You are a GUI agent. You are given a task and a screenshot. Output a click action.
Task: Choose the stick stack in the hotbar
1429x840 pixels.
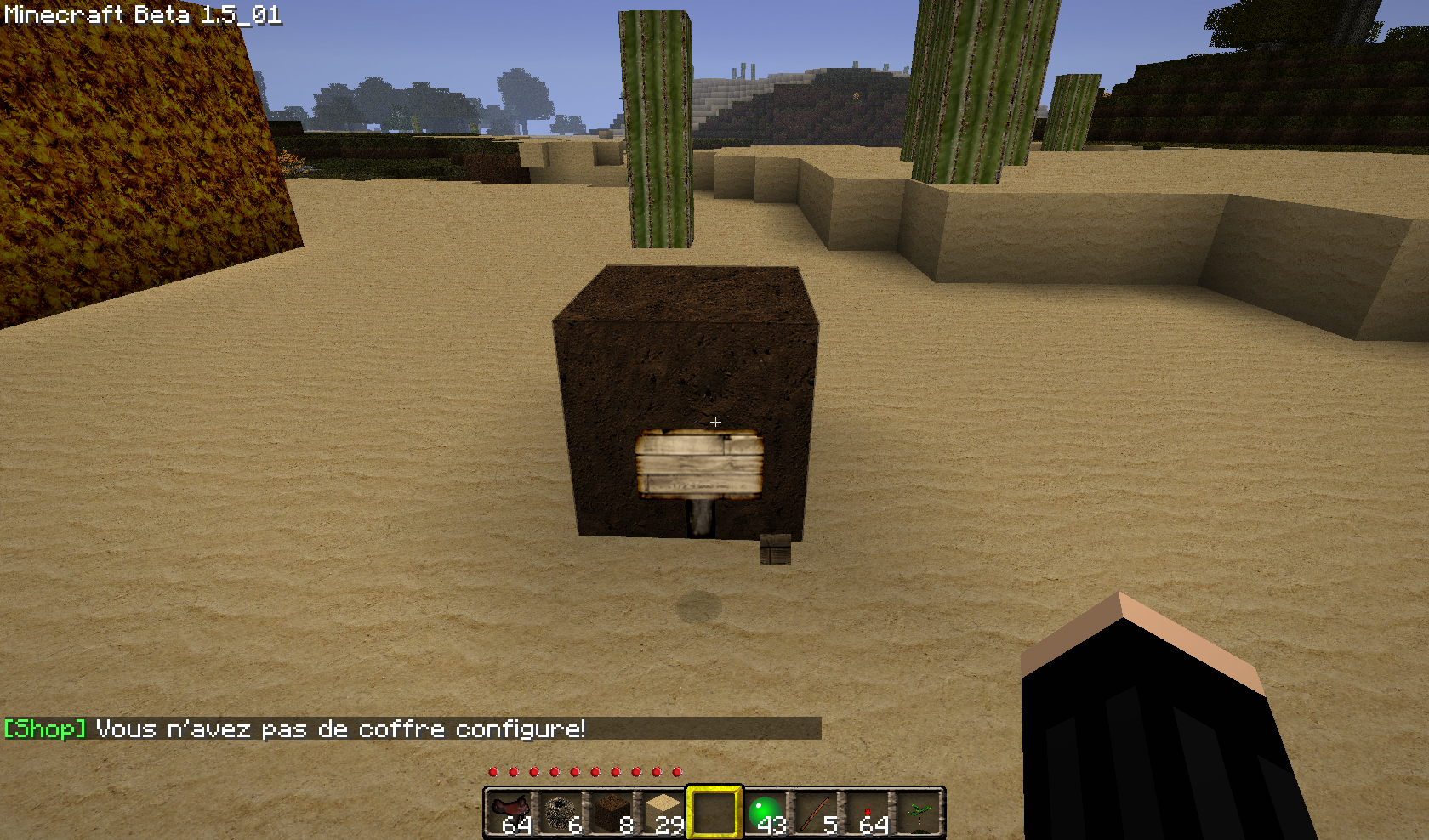(x=817, y=813)
